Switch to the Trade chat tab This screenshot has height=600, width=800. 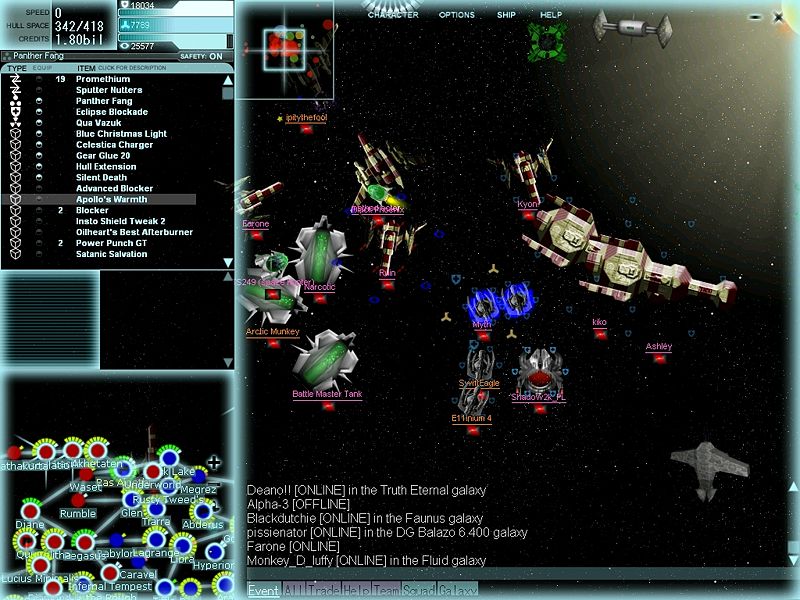click(x=323, y=590)
